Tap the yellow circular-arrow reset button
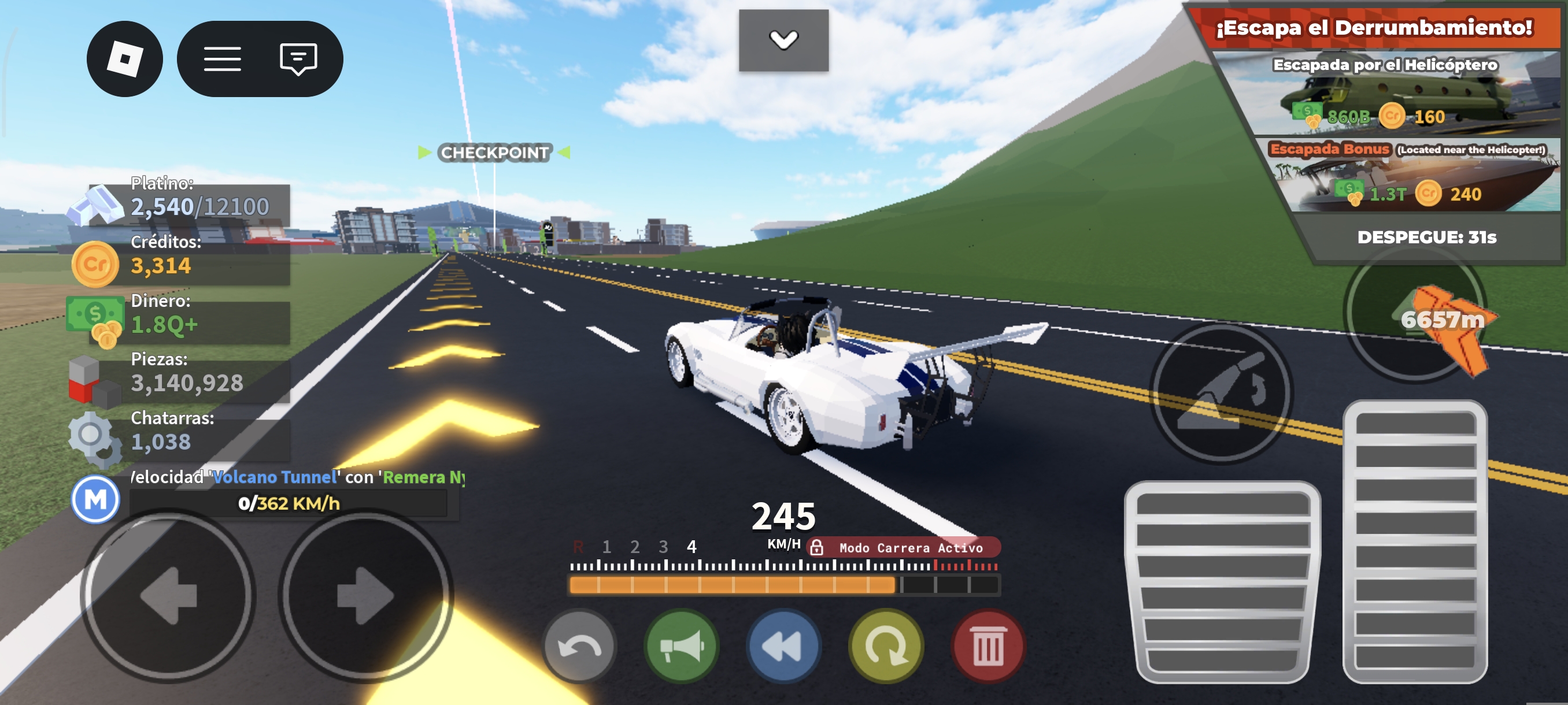The height and width of the screenshot is (705, 1568). pos(886,646)
